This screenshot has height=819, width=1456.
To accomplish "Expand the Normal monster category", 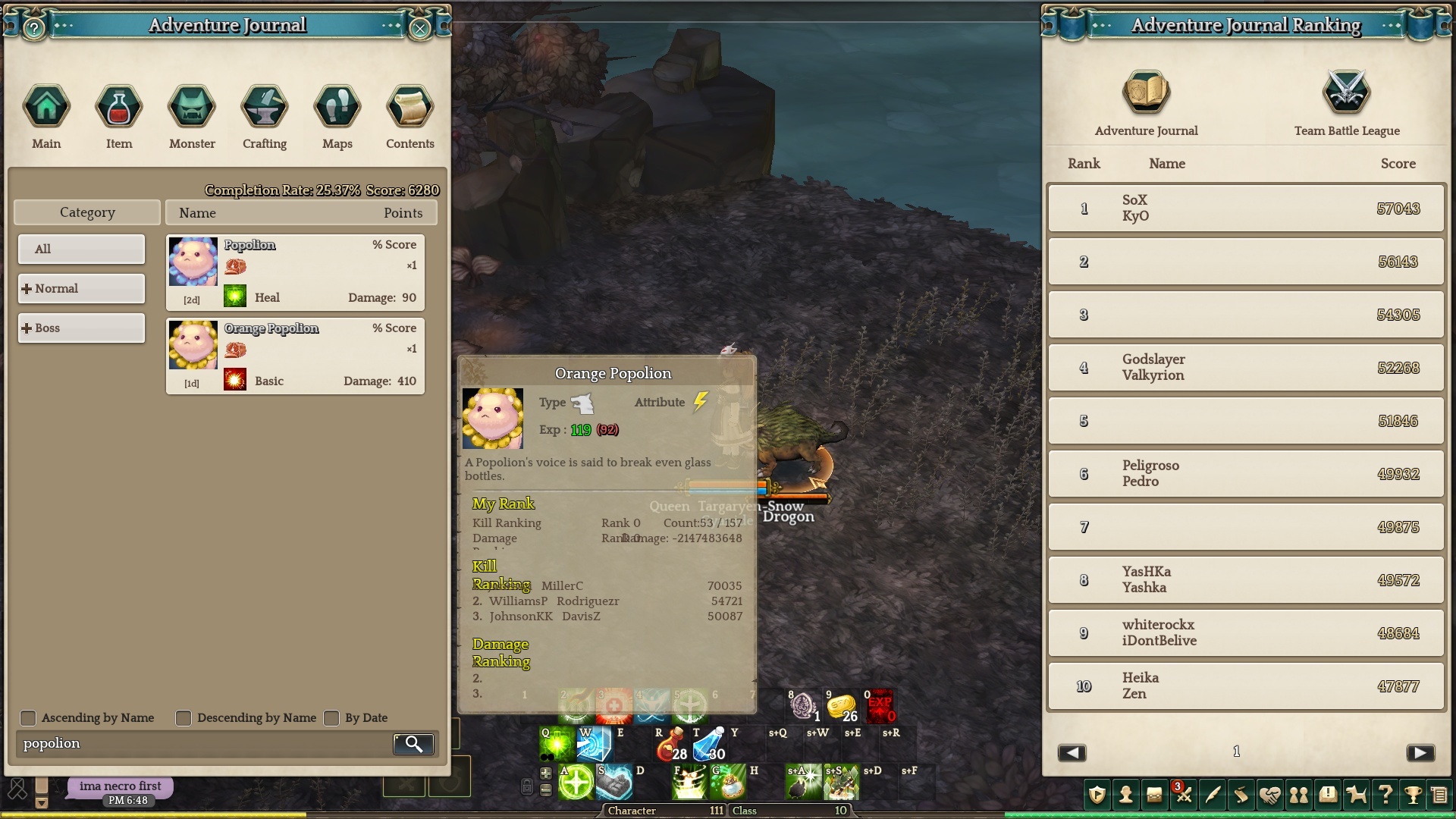I will click(81, 288).
